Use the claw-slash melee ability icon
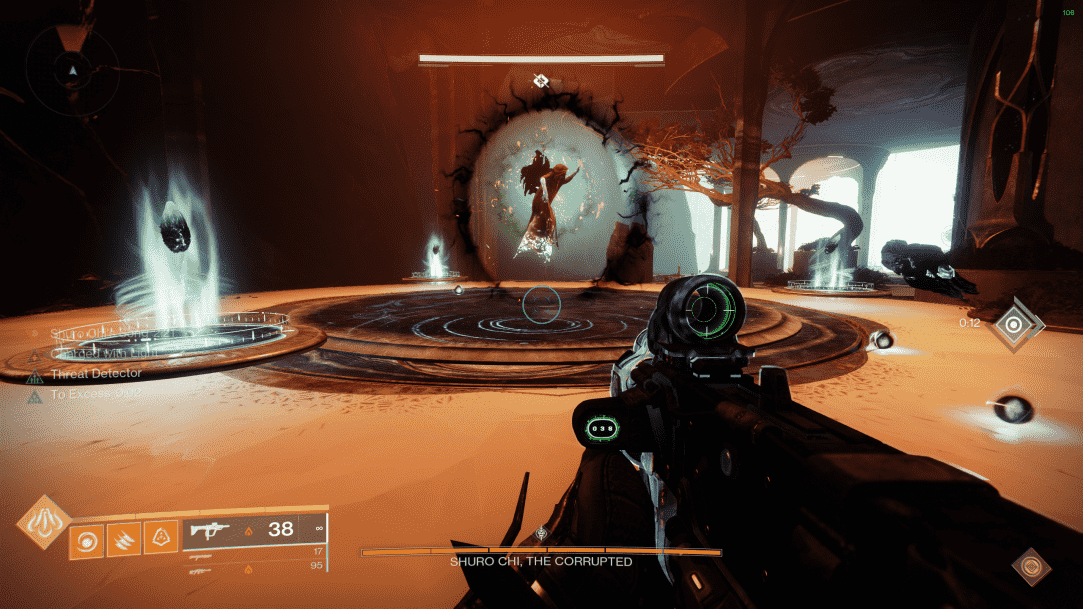 coord(123,540)
